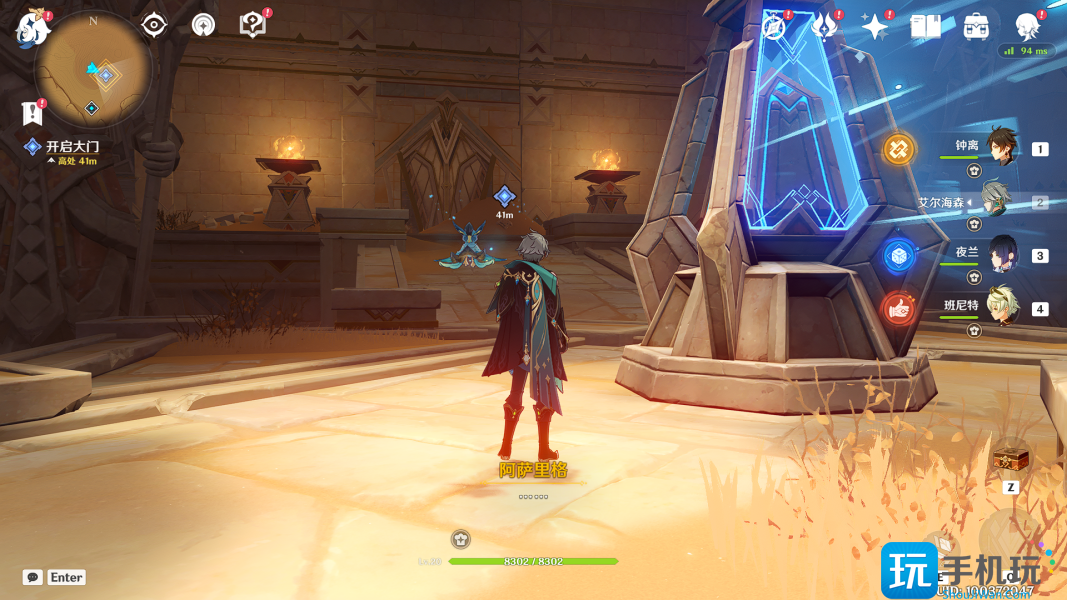Open the Paimon main menu
Screen dimensions: 1067x600
(32, 28)
